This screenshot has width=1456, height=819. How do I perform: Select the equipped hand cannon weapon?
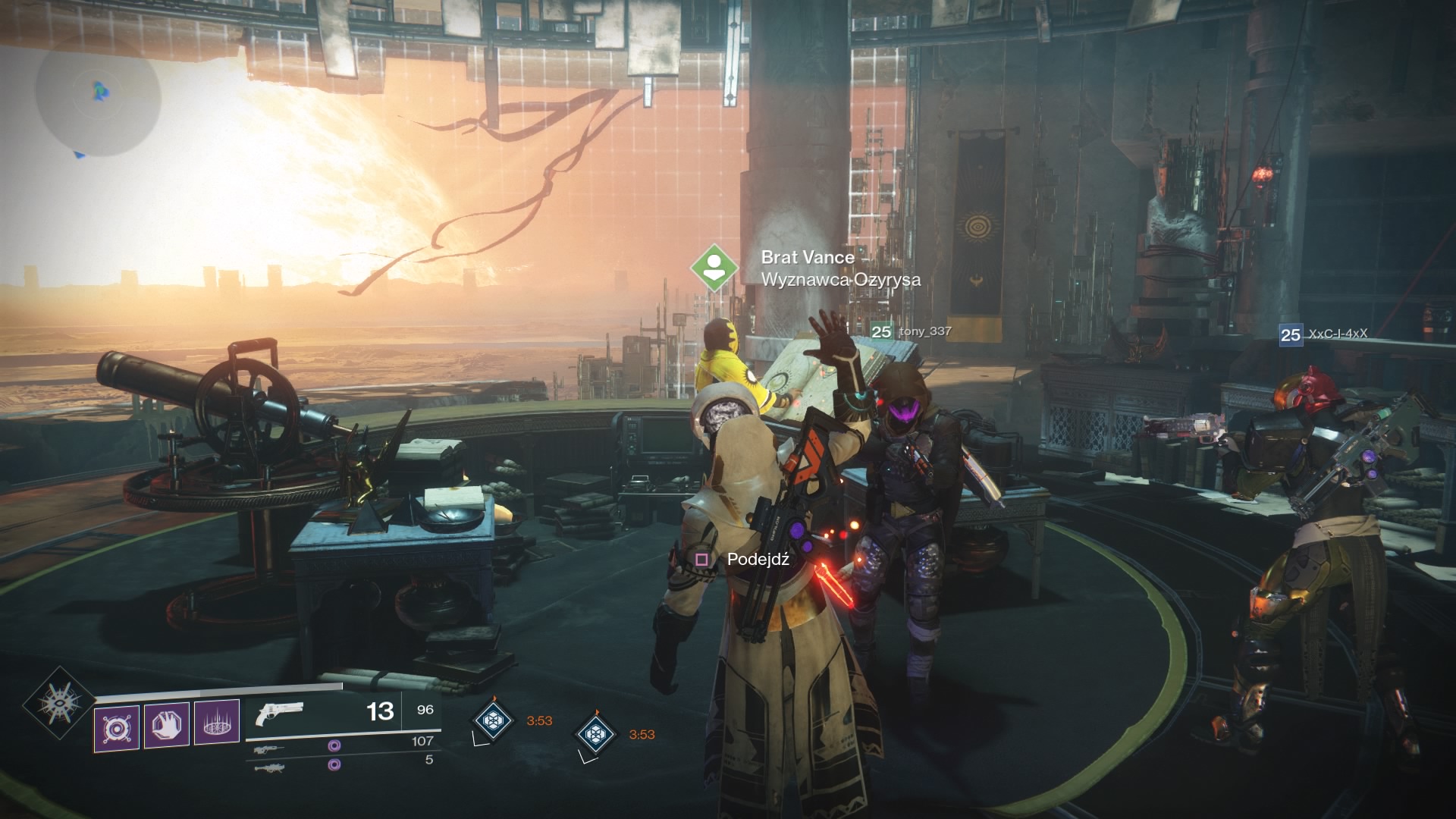(279, 712)
